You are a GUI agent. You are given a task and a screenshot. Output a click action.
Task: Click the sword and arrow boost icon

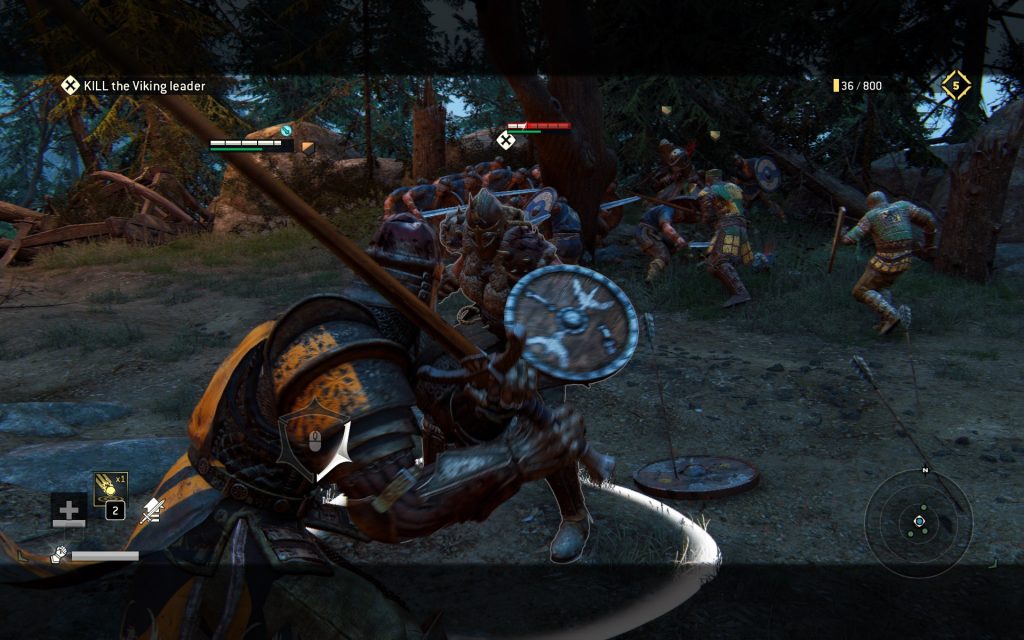tap(152, 511)
